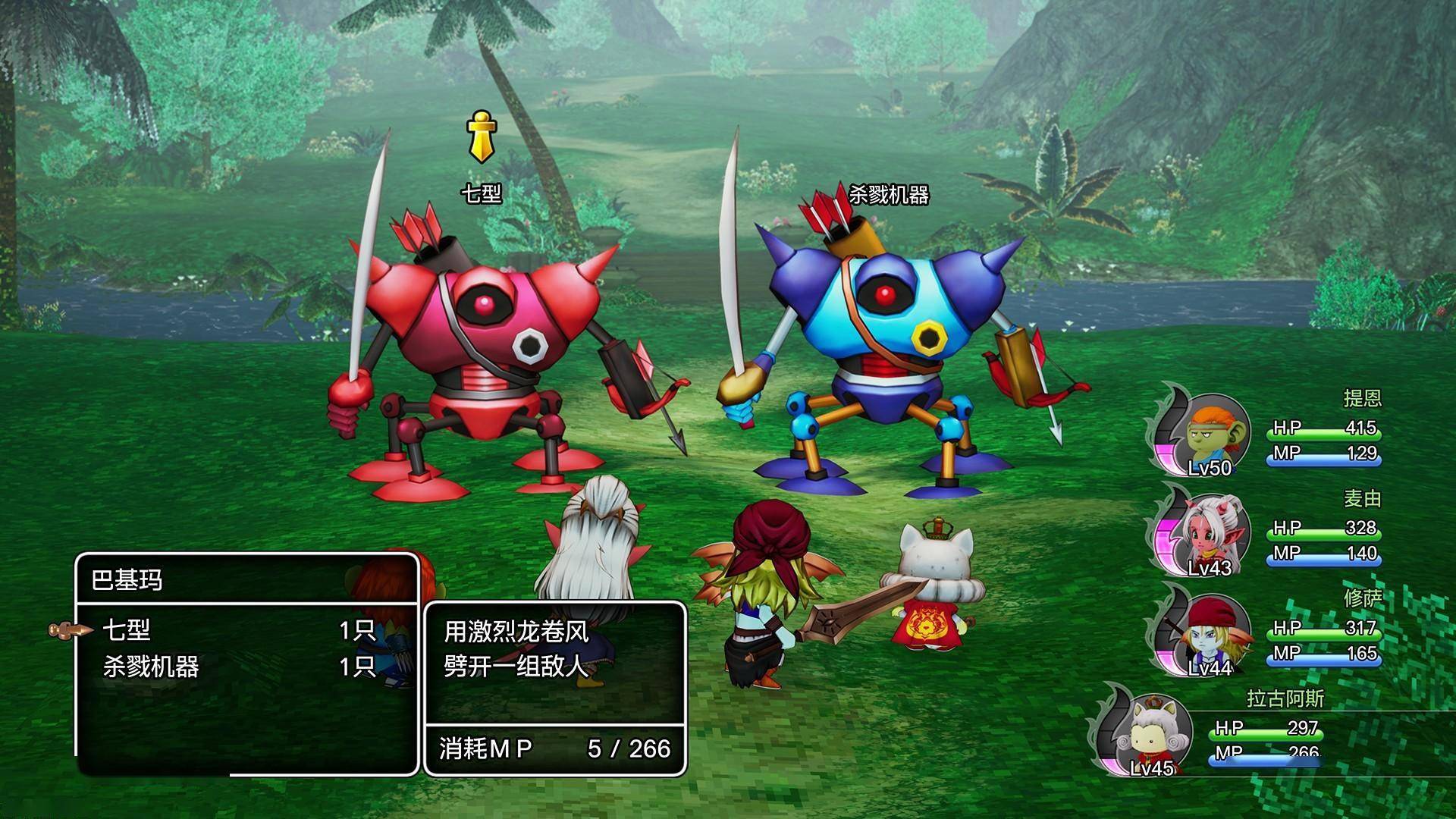The height and width of the screenshot is (819, 1456).
Task: Select 七型 in the target list
Action: pyautogui.click(x=127, y=630)
